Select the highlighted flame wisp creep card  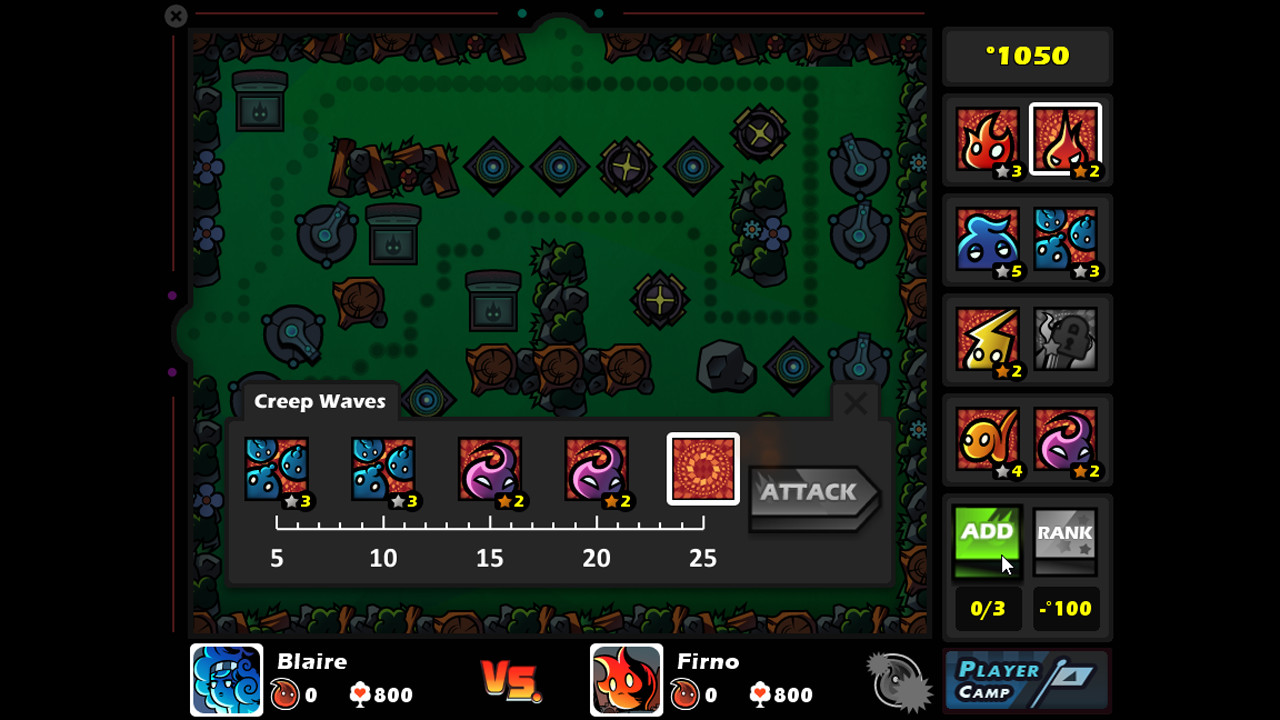coord(1065,140)
